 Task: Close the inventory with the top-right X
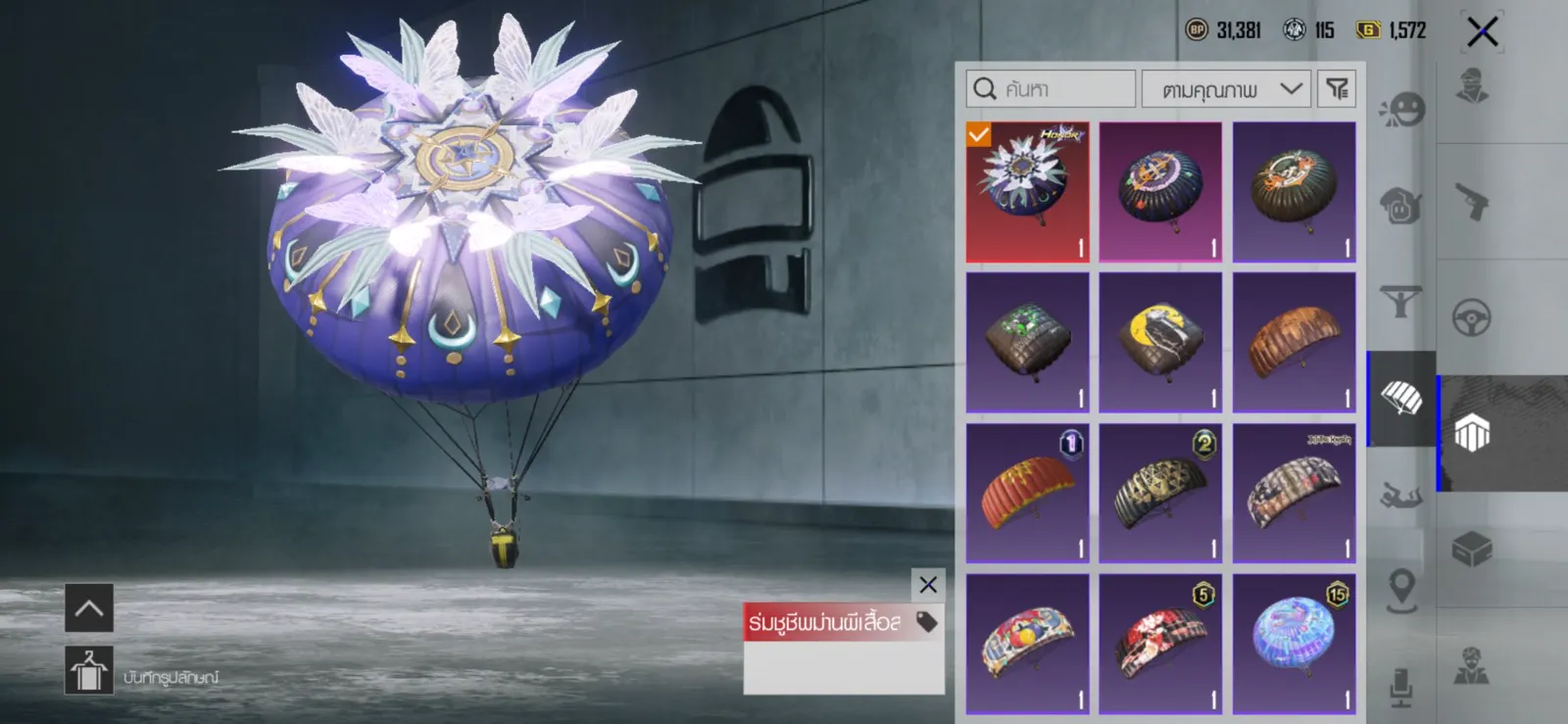click(1482, 32)
